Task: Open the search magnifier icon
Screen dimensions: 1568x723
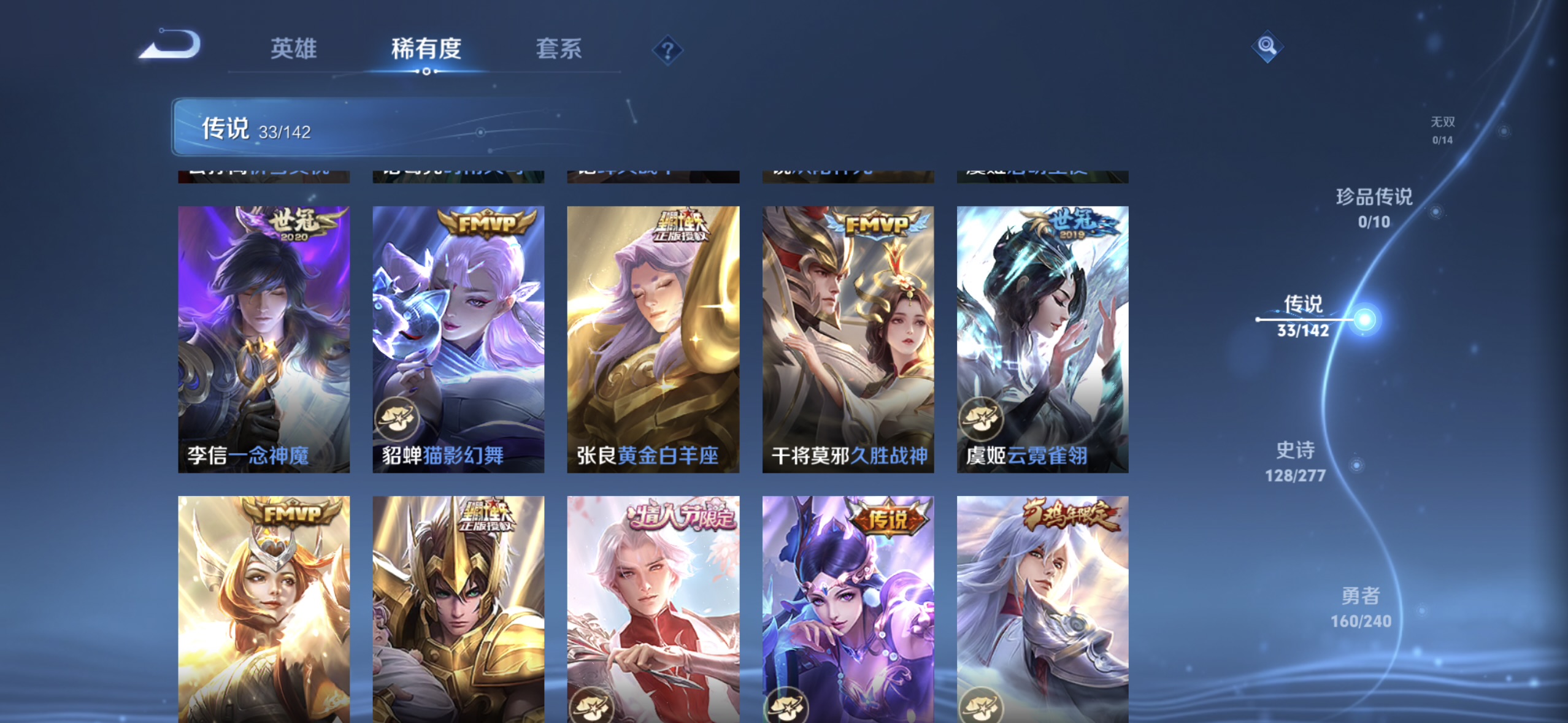Action: (1266, 45)
